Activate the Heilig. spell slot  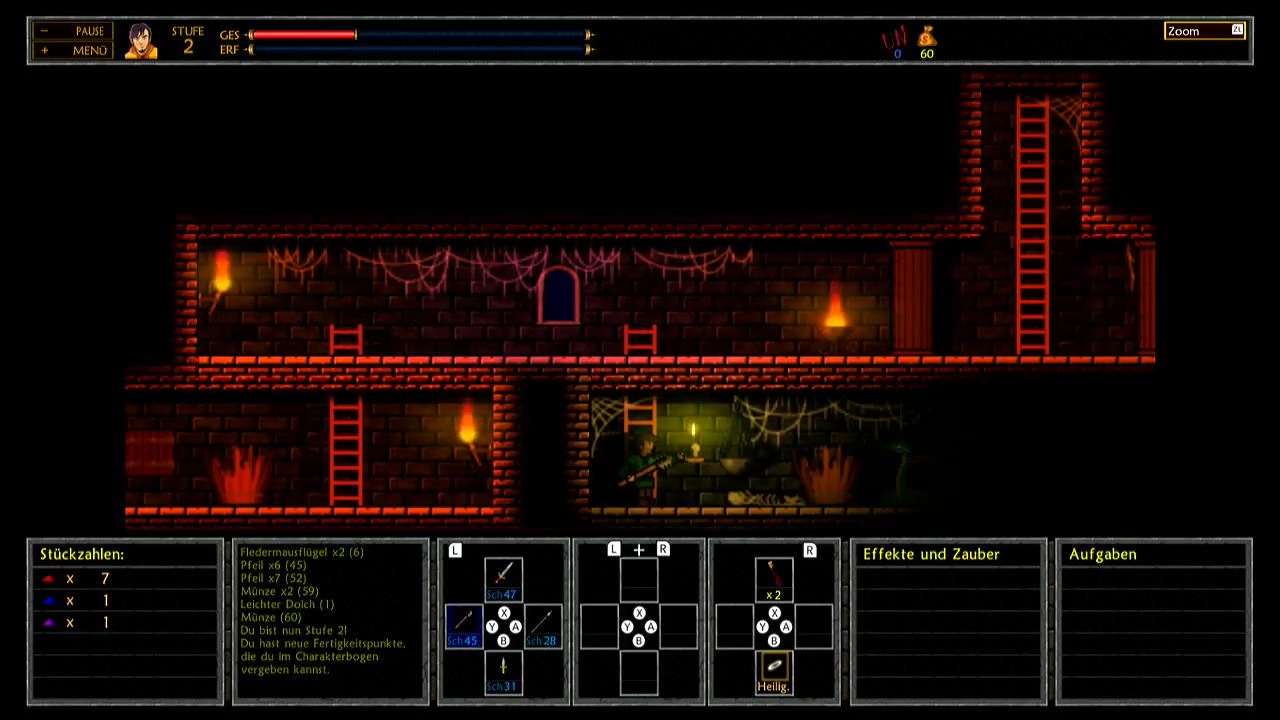click(x=773, y=672)
